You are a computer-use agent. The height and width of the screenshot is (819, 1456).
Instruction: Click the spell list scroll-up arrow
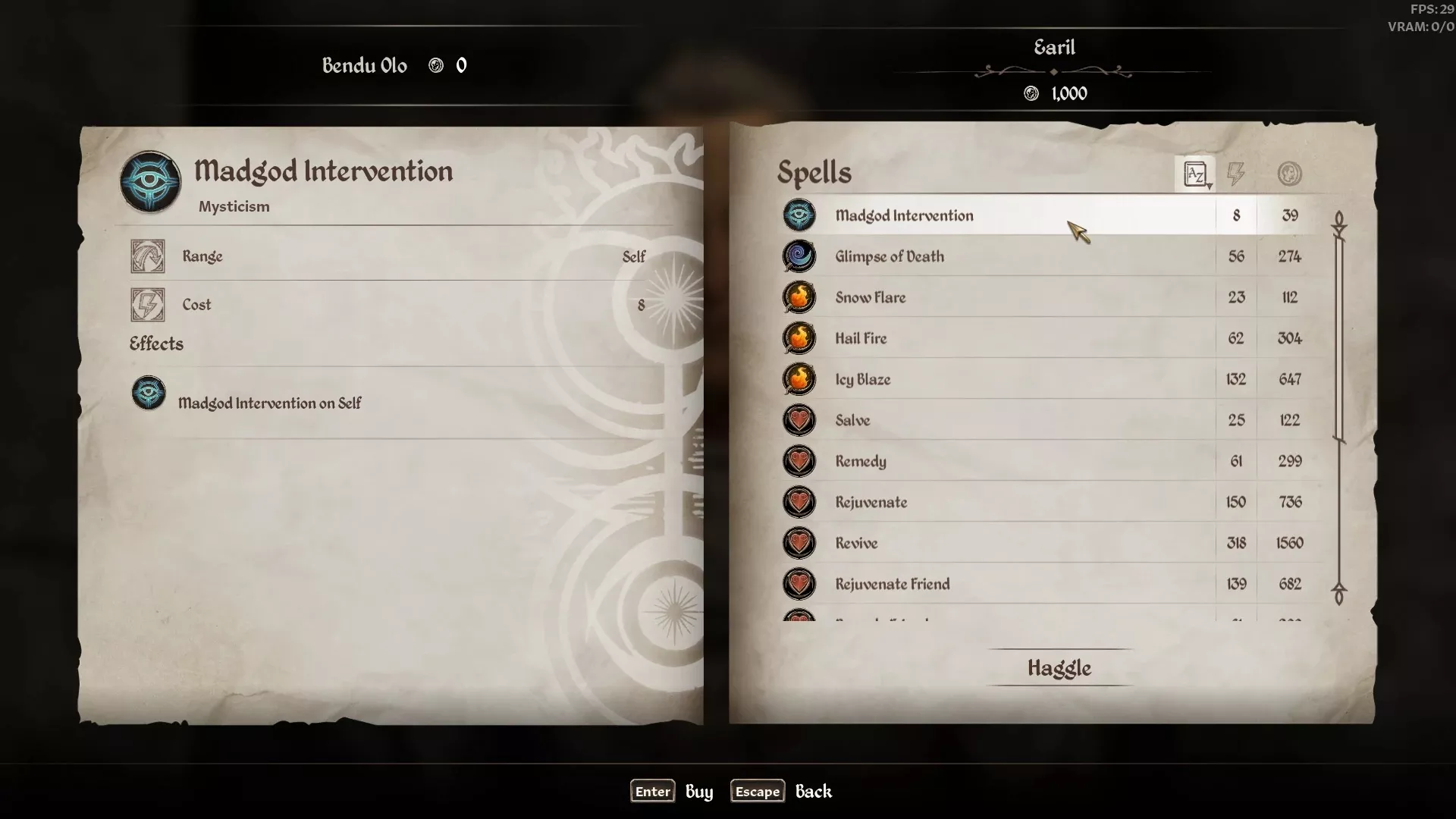[1339, 223]
